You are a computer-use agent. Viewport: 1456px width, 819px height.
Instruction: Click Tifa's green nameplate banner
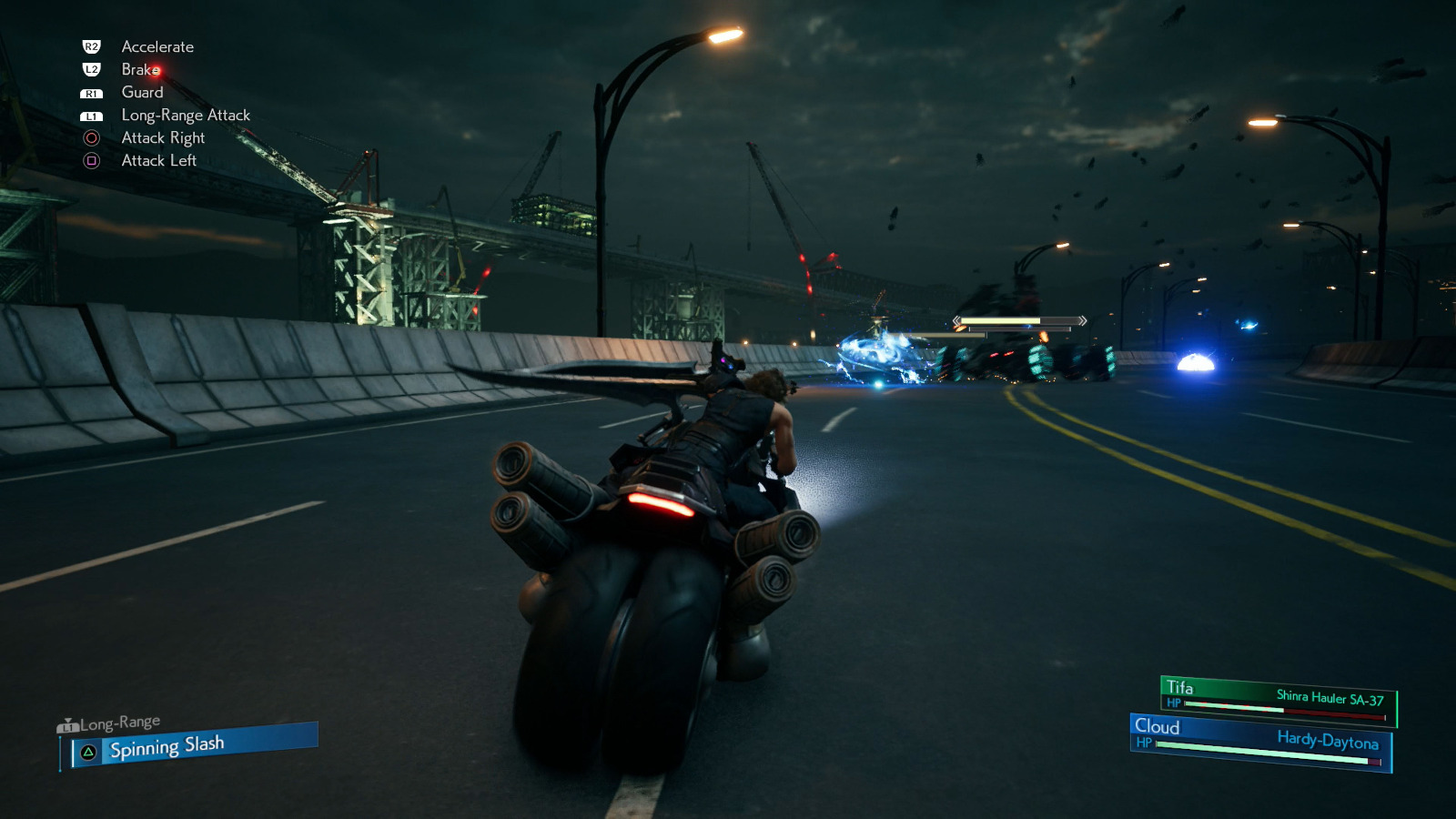[x=1192, y=683]
